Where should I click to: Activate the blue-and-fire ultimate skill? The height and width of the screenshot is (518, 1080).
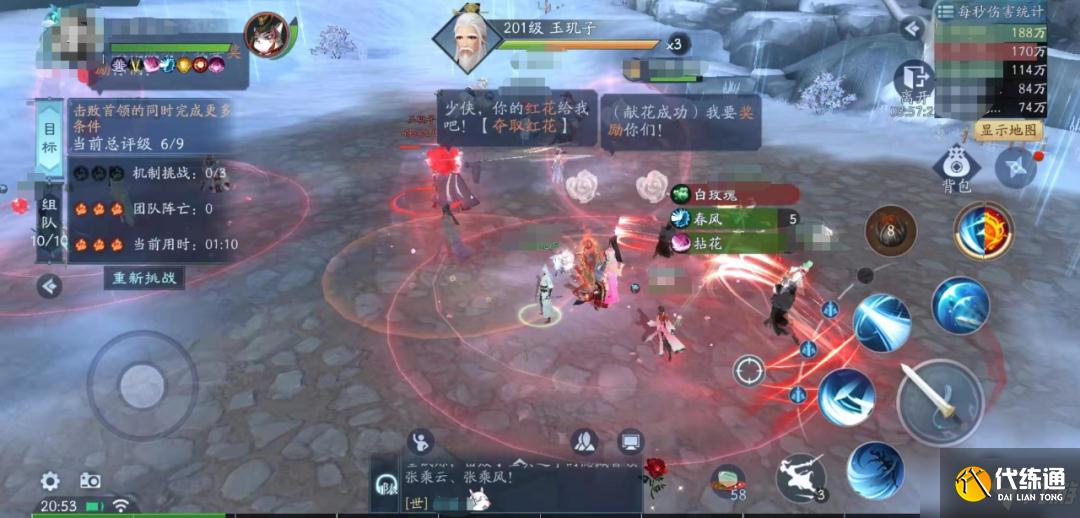click(x=983, y=230)
